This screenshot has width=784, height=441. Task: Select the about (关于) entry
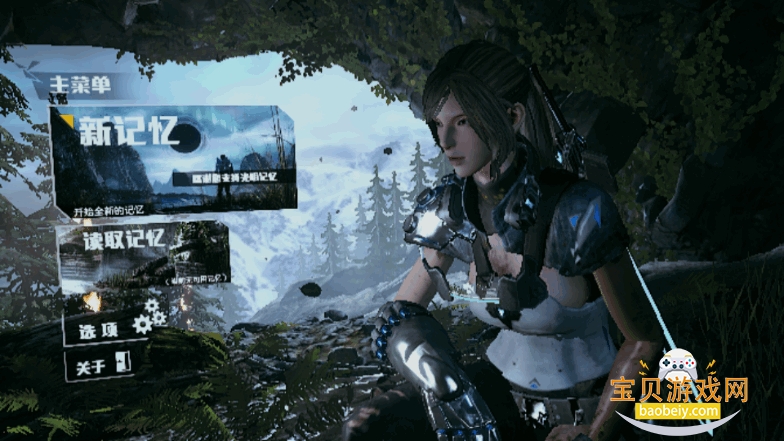click(98, 364)
